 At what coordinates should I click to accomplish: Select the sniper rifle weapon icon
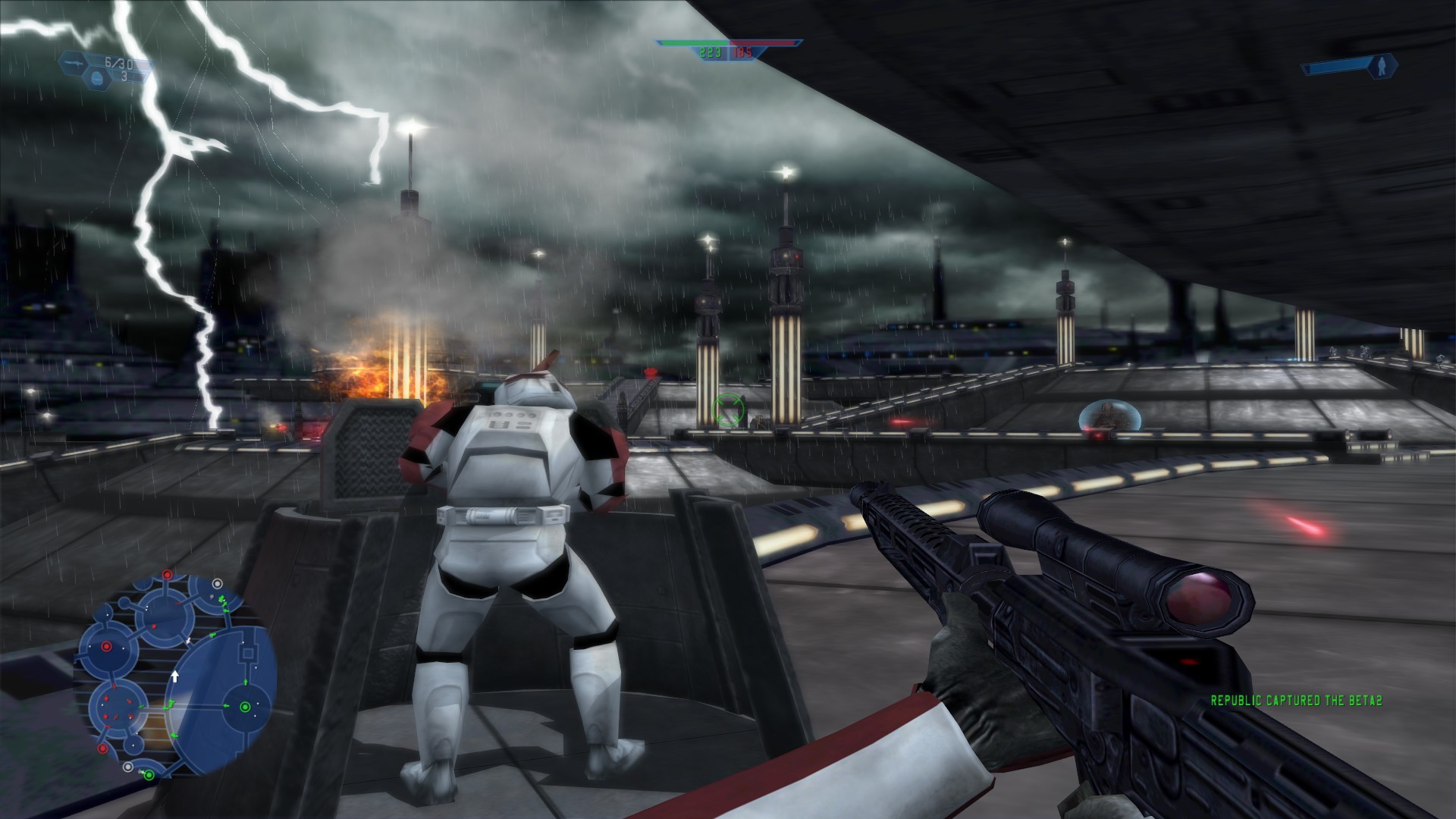tap(73, 63)
